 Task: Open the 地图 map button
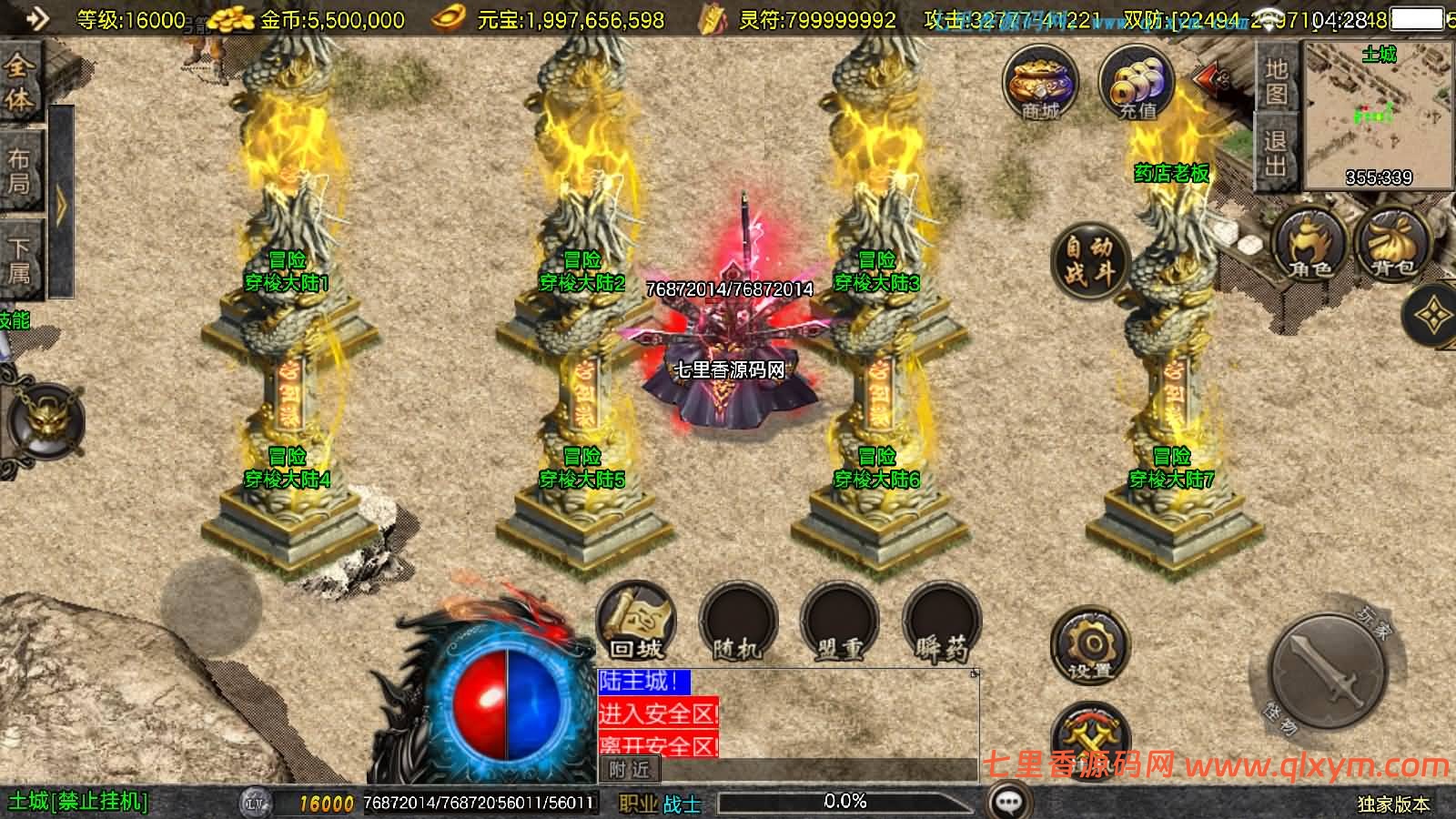[1276, 80]
